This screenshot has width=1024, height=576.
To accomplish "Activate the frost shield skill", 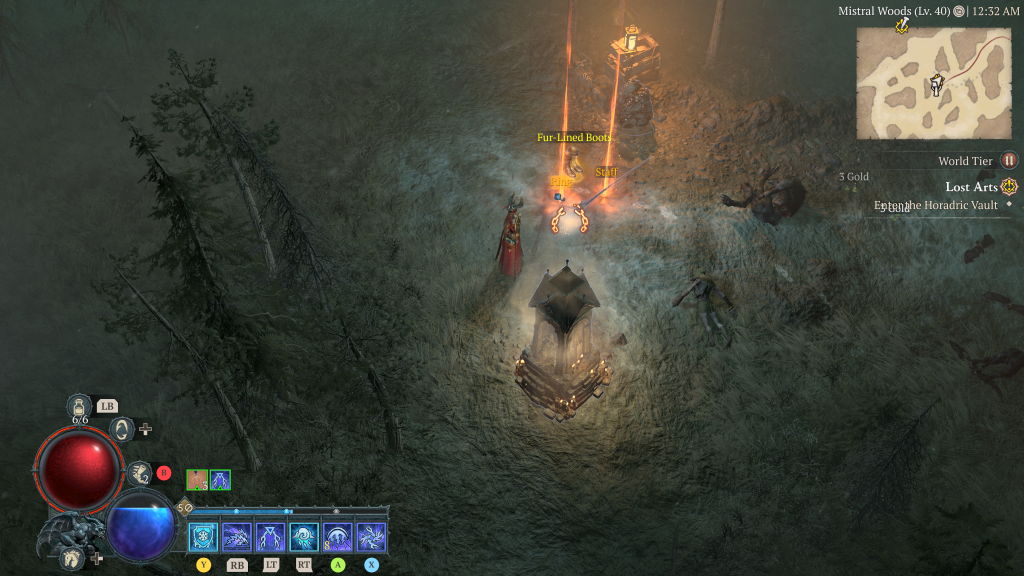I will pos(203,538).
